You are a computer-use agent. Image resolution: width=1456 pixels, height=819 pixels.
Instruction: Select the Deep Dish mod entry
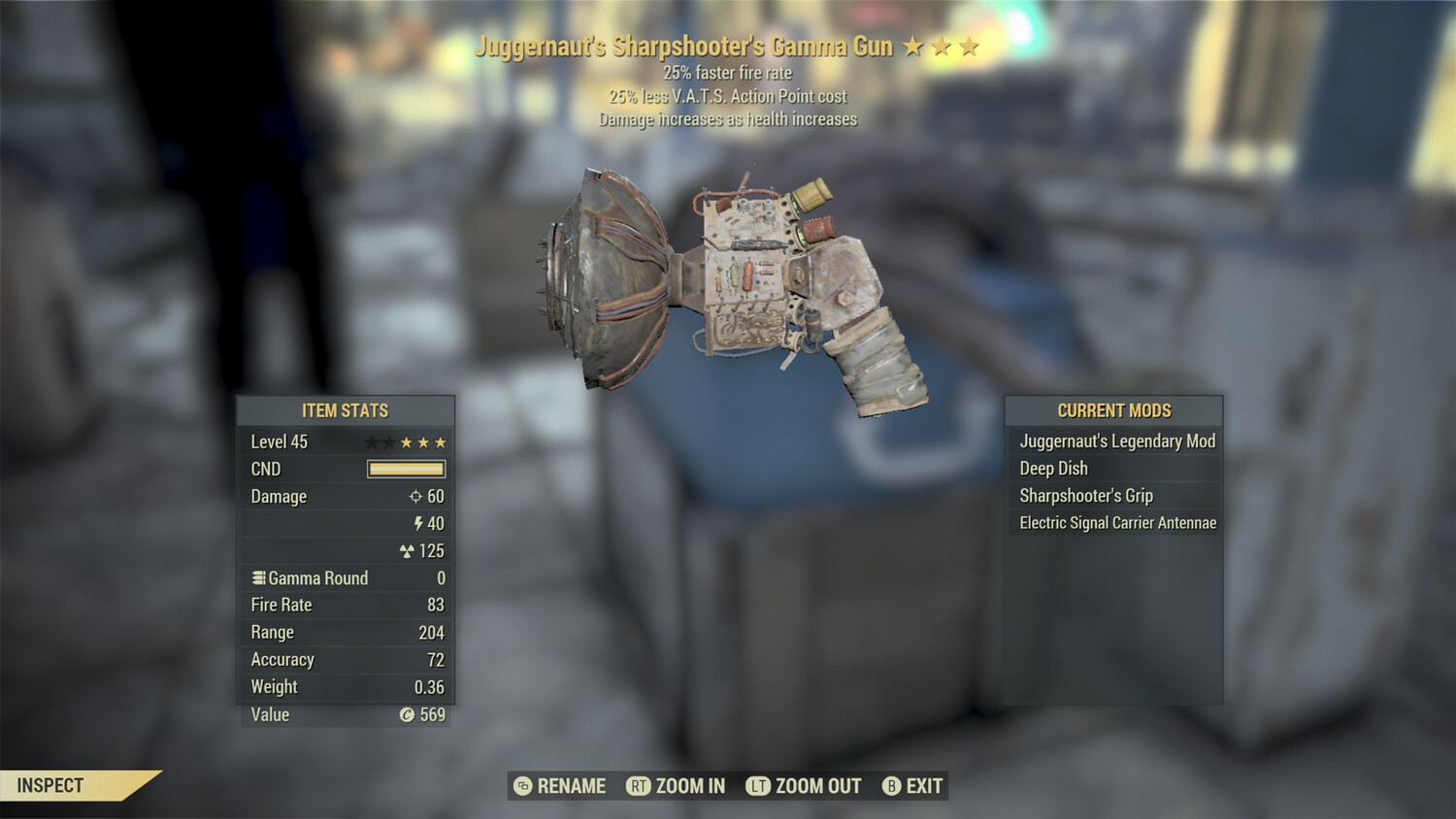click(x=1053, y=468)
